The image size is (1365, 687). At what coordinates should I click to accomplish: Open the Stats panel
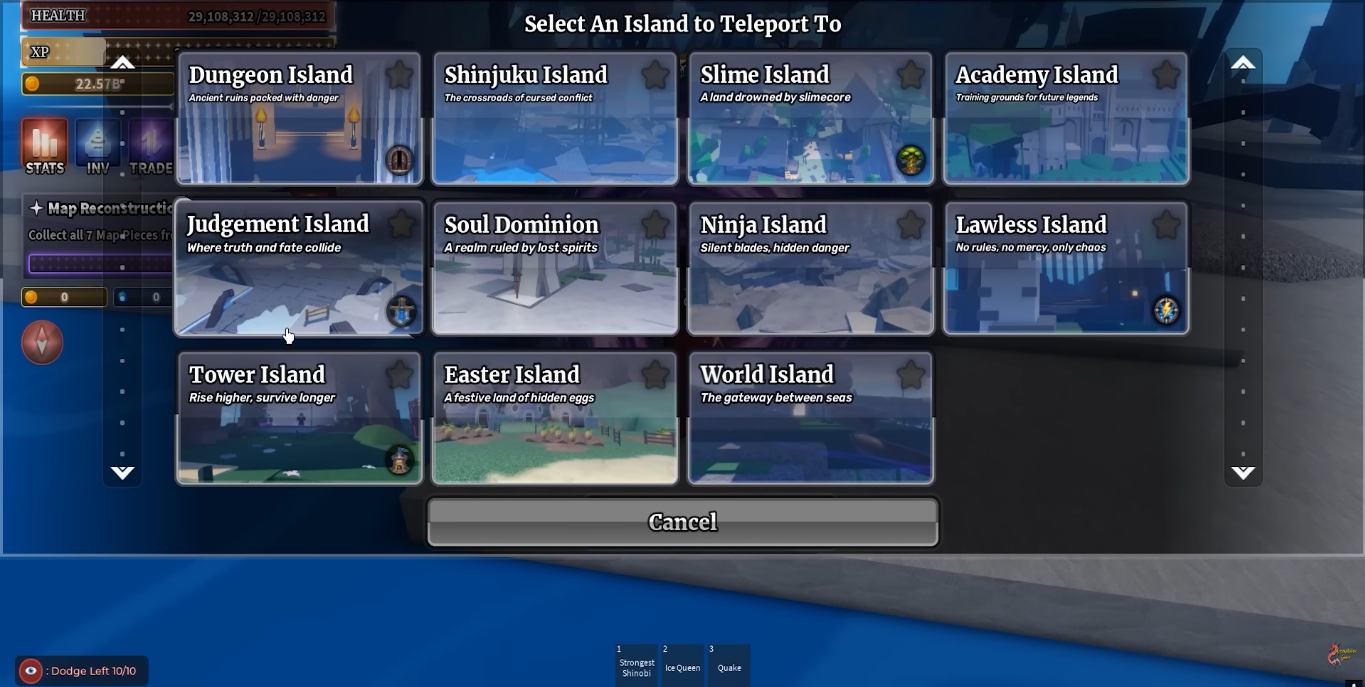45,147
